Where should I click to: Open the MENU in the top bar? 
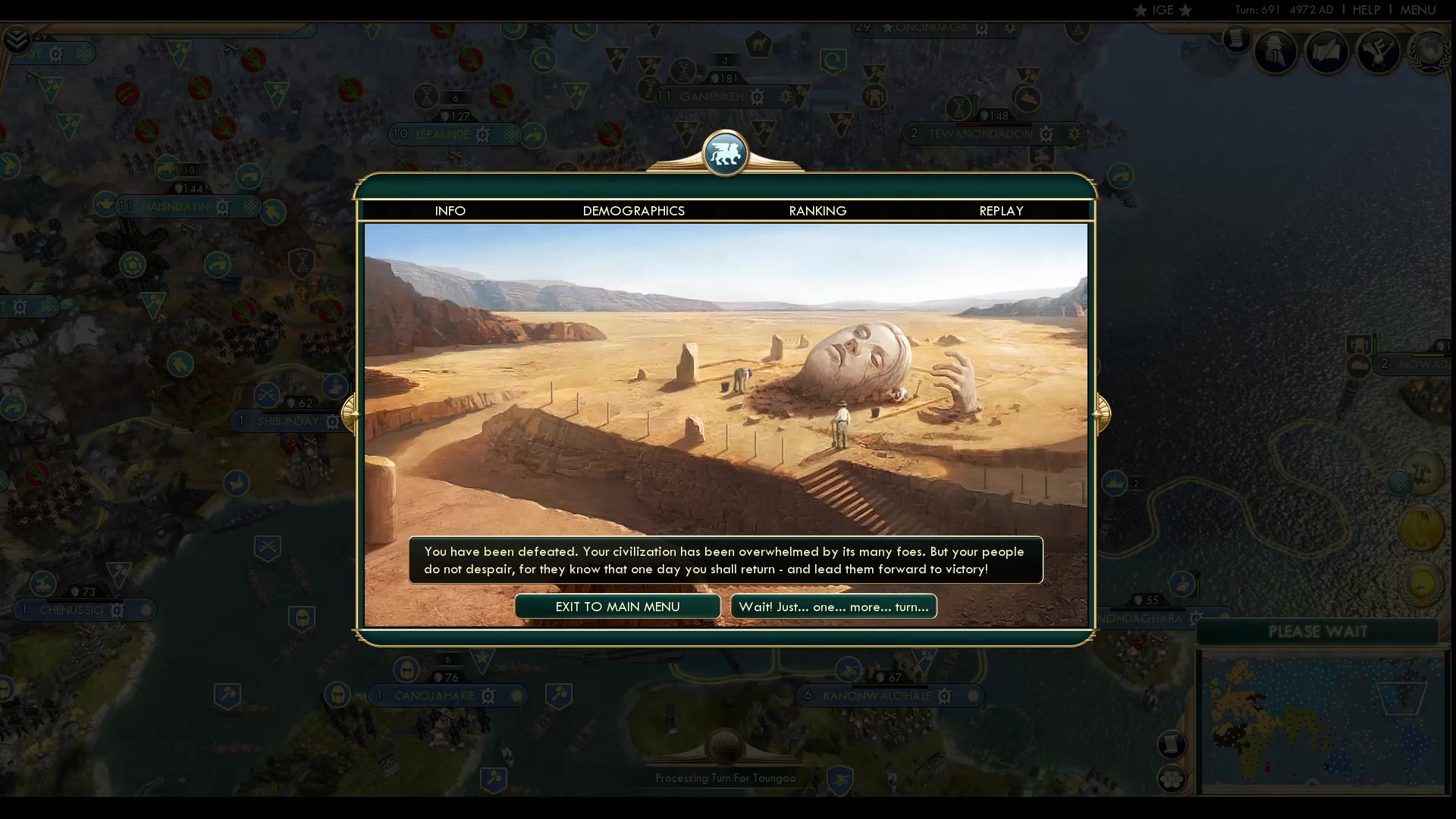[x=1417, y=10]
